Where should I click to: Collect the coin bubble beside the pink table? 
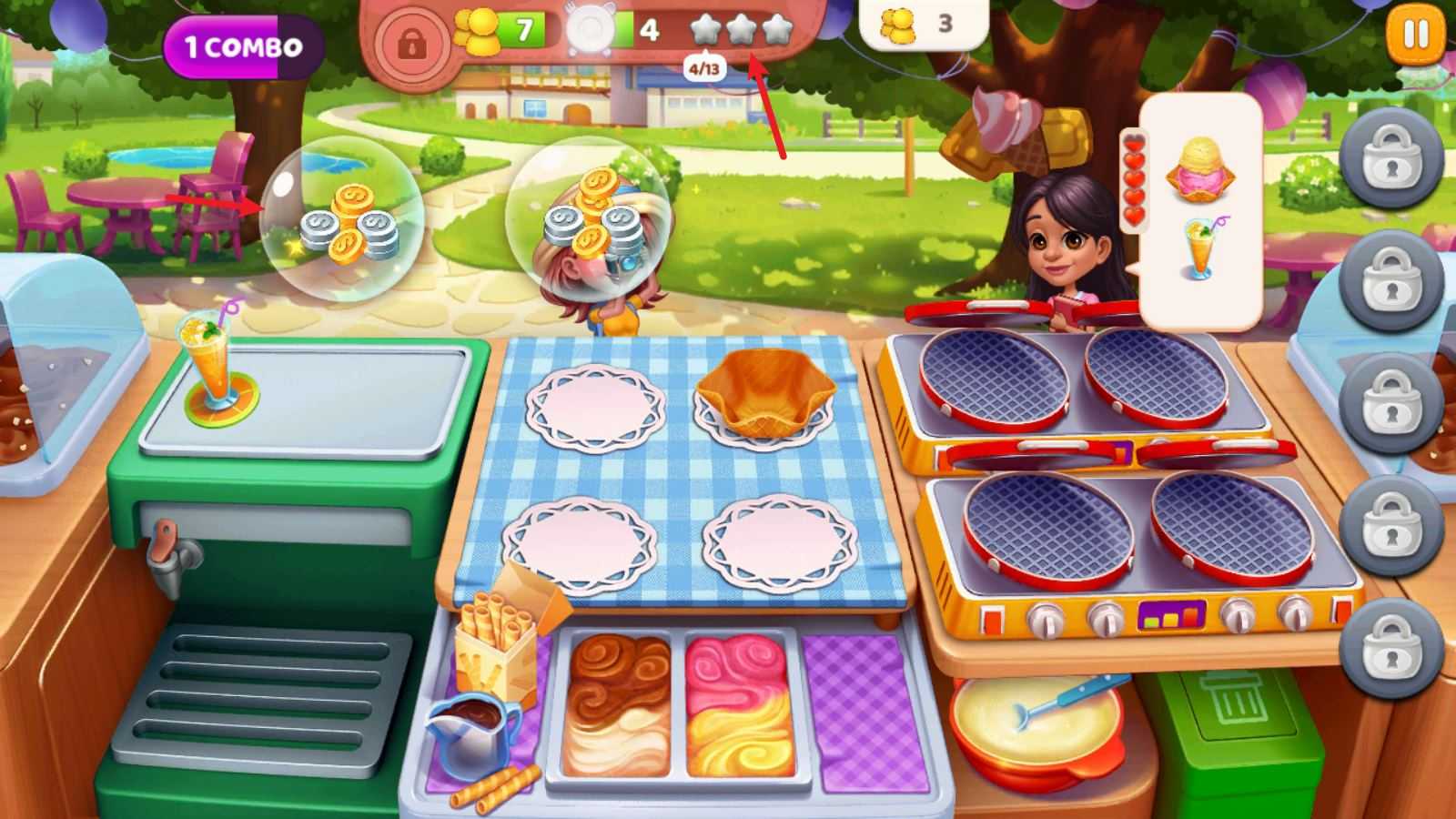342,218
